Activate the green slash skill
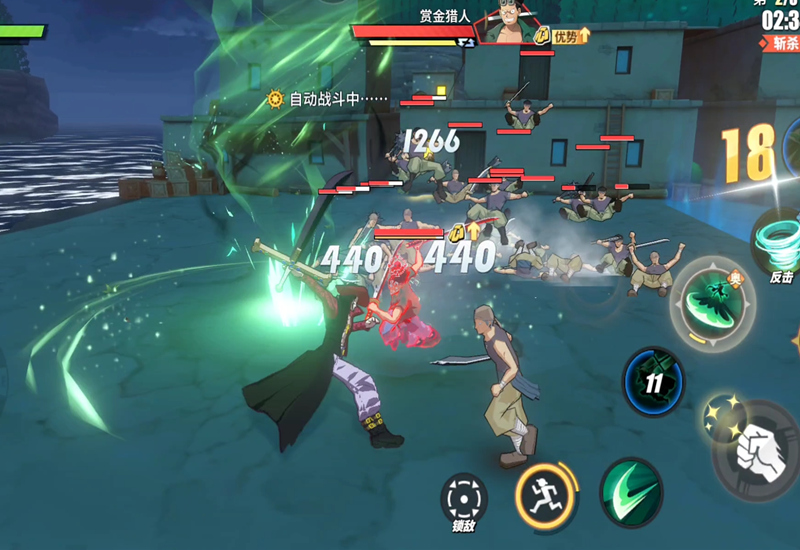This screenshot has width=800, height=550. [x=631, y=491]
